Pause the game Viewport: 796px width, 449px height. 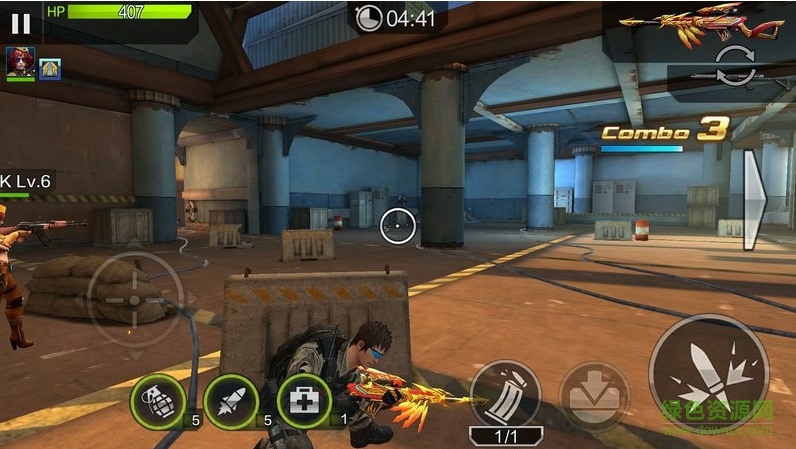[20, 22]
